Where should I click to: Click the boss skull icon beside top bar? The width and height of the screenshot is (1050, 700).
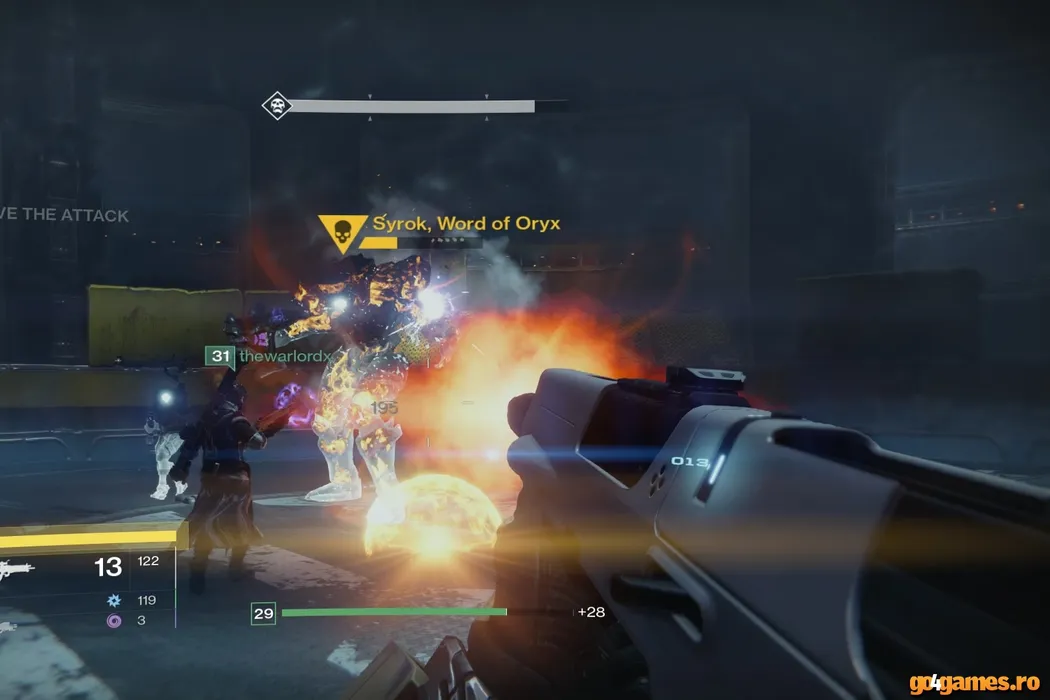(276, 105)
